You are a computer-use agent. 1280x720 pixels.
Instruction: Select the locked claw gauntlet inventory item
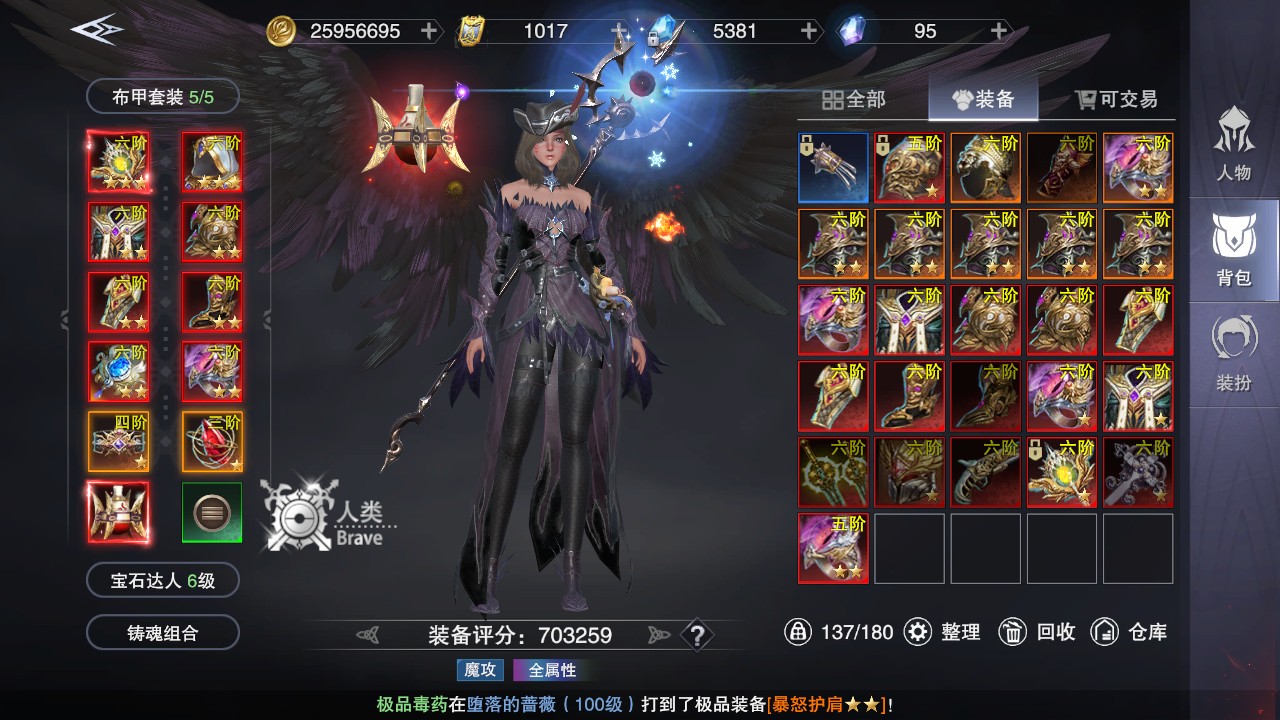tap(833, 168)
